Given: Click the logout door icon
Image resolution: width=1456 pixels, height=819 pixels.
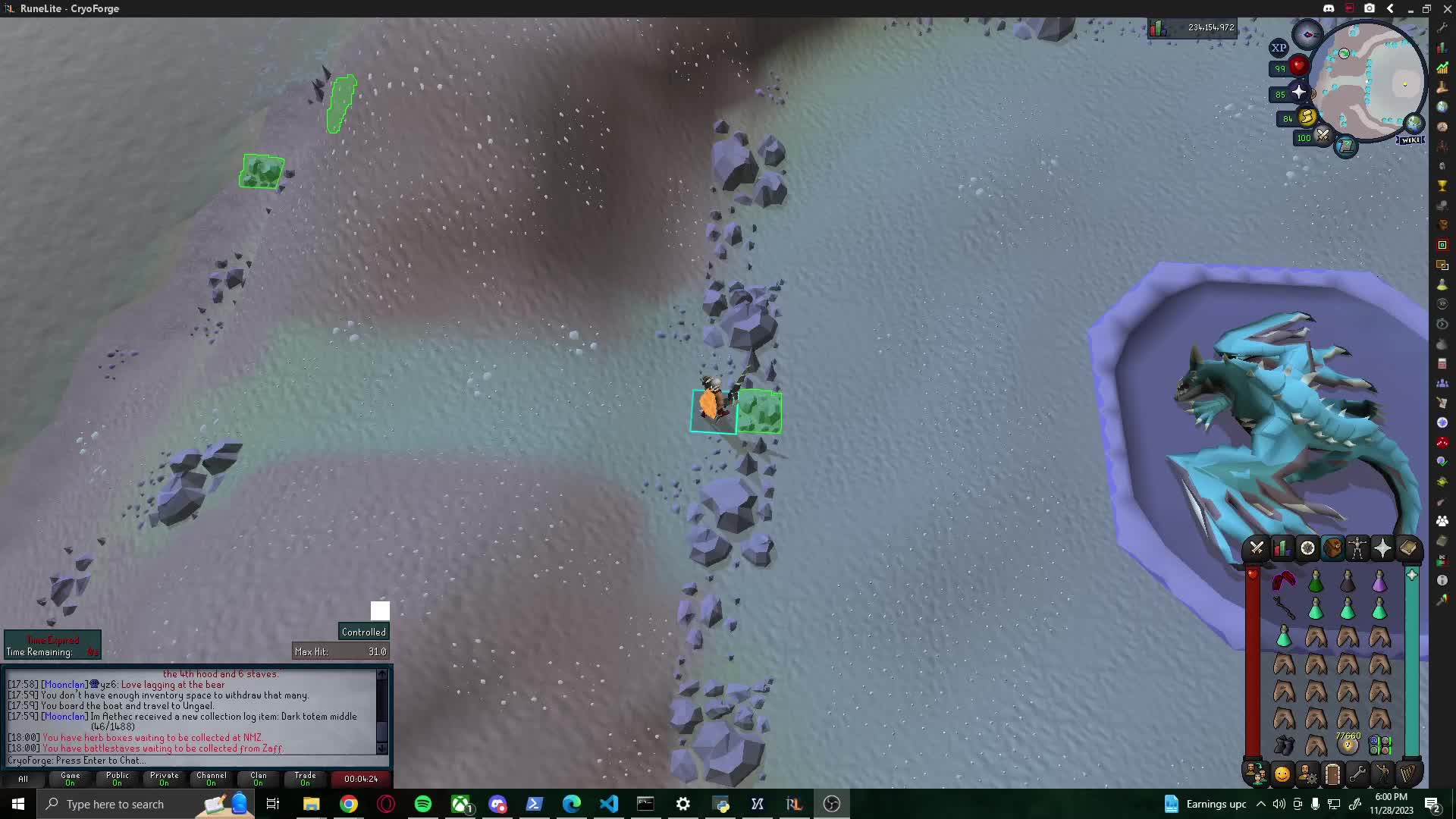Looking at the screenshot, I should [1332, 773].
